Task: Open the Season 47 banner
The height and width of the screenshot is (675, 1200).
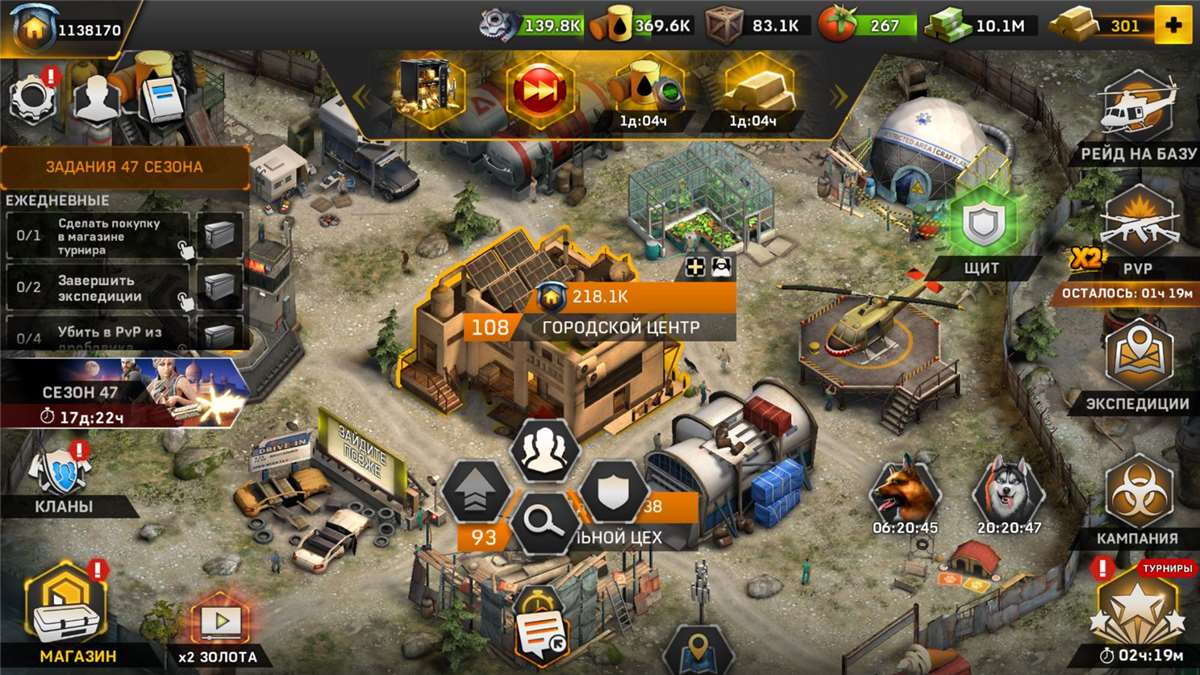Action: [x=124, y=392]
